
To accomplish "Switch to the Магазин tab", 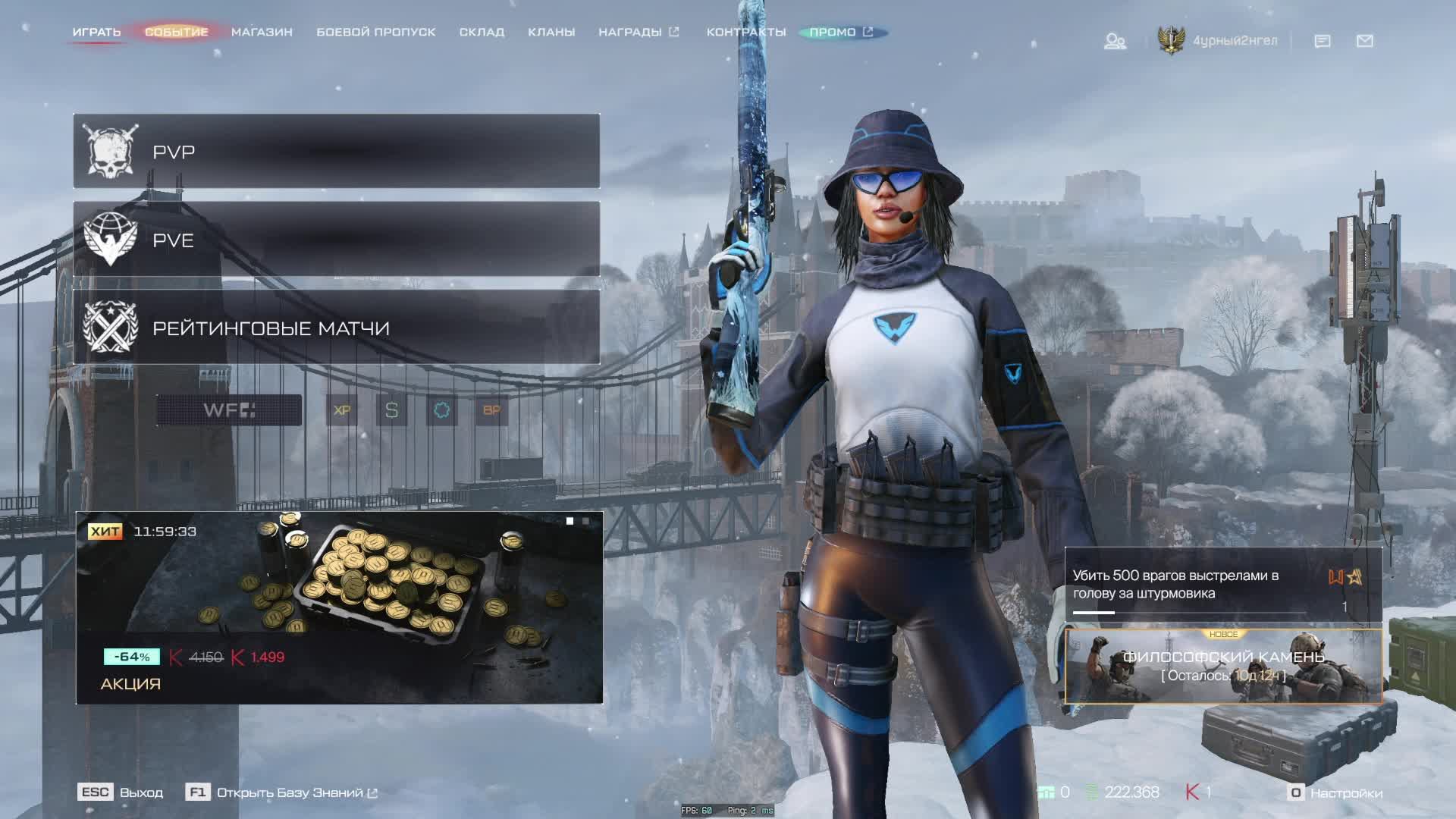I will pos(262,32).
